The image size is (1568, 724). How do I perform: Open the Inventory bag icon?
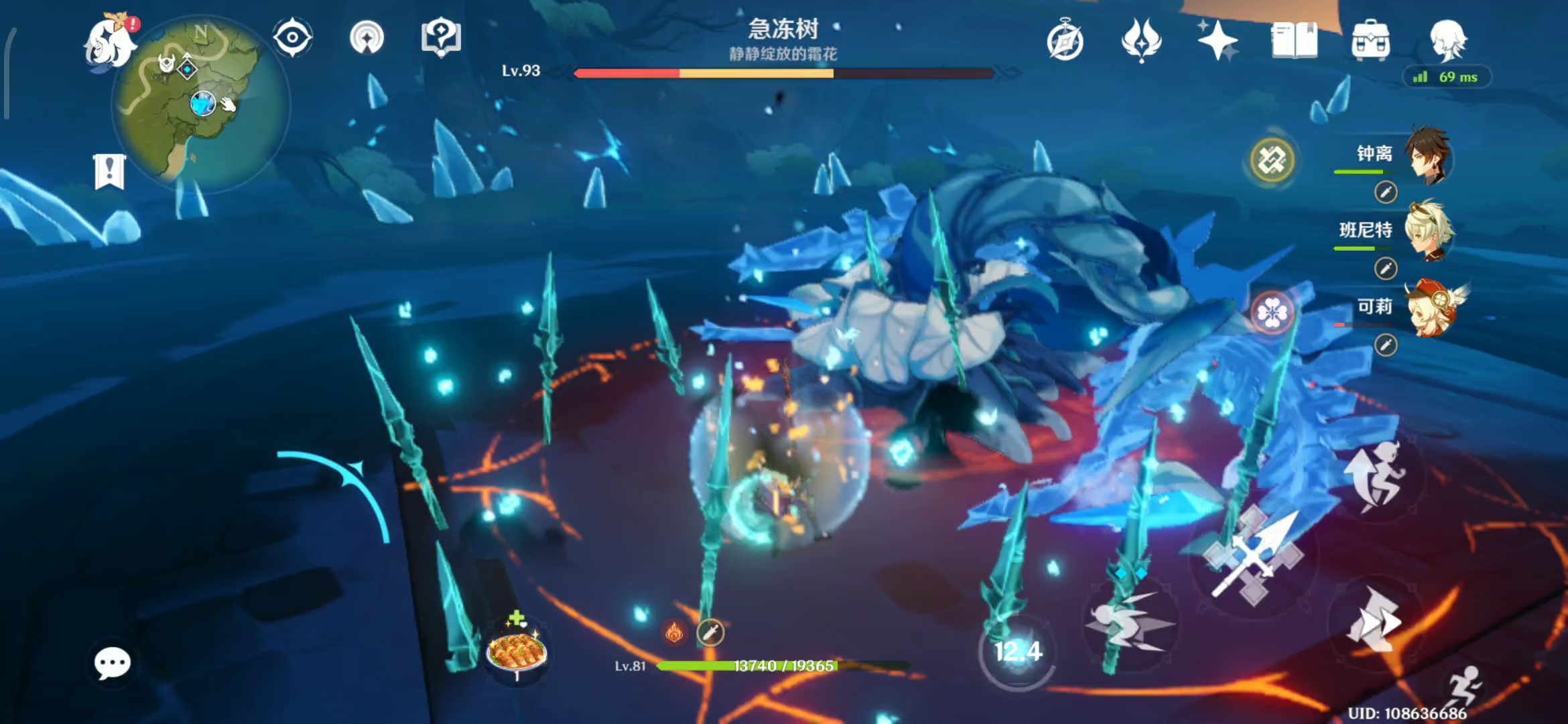coord(1372,42)
